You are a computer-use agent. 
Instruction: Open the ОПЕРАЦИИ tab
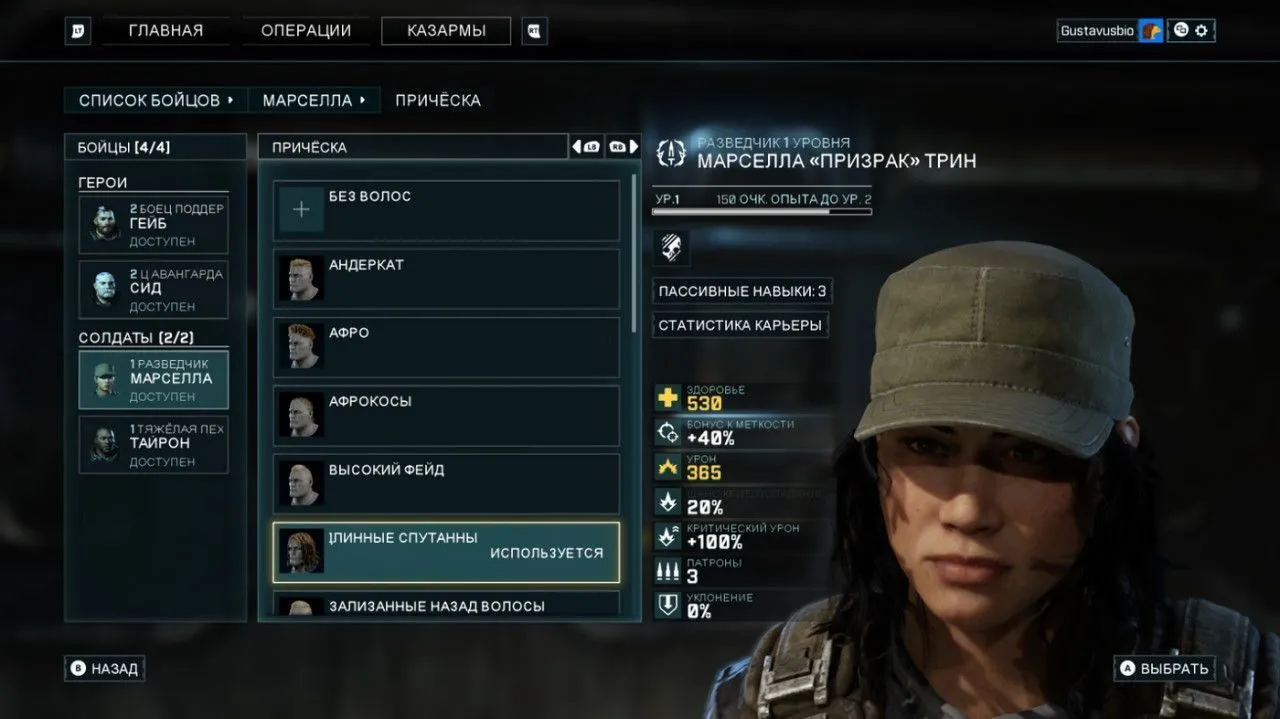[306, 31]
